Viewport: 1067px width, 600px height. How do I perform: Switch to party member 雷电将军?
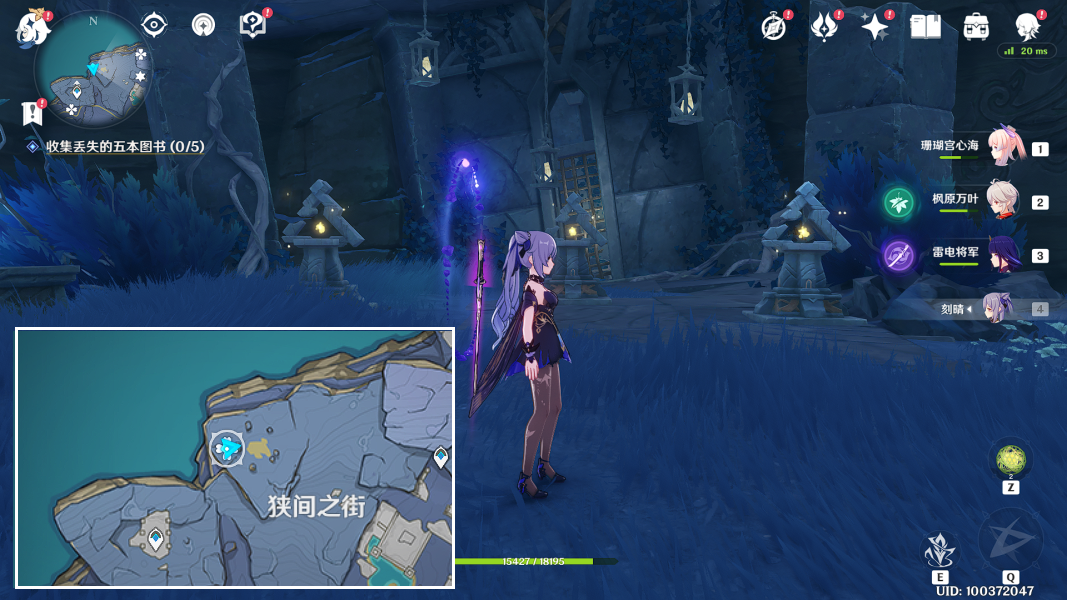point(1003,254)
